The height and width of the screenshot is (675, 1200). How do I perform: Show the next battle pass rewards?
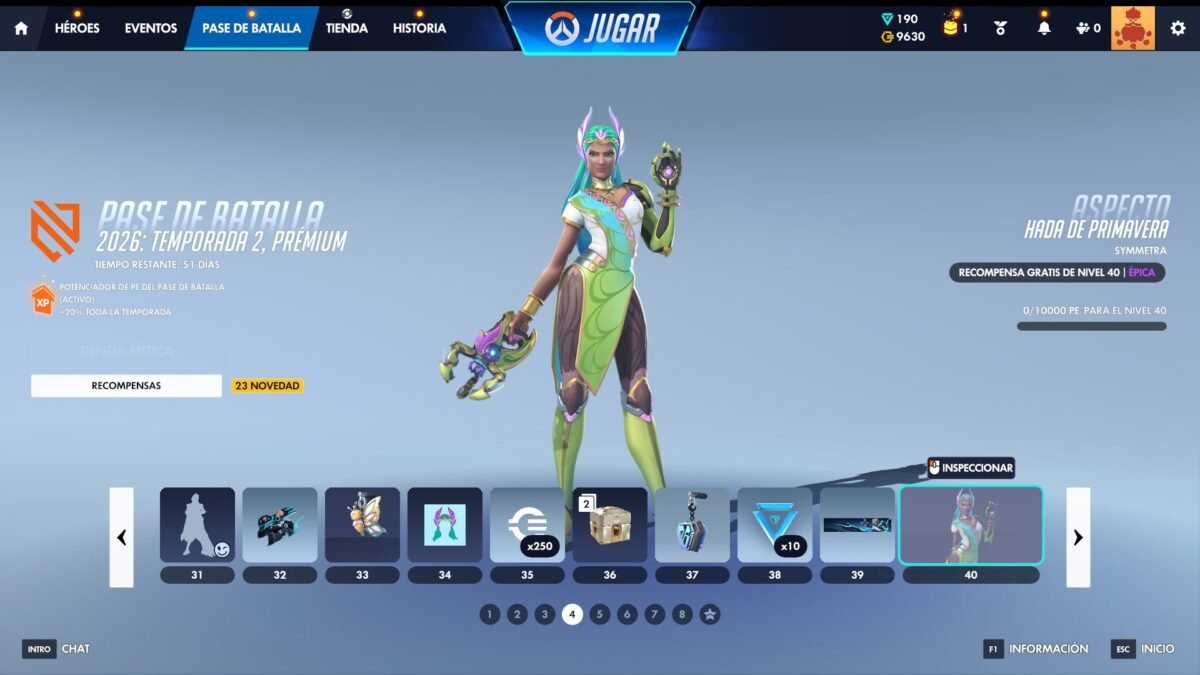point(1078,537)
